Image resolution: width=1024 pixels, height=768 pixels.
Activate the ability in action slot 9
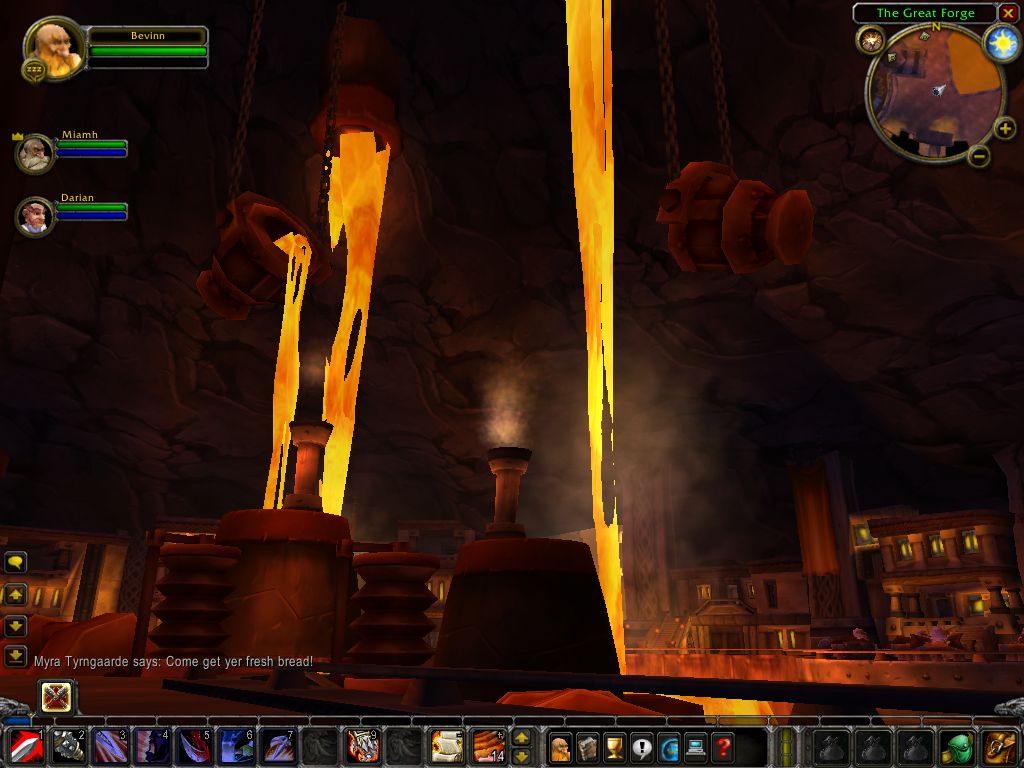pos(362,746)
